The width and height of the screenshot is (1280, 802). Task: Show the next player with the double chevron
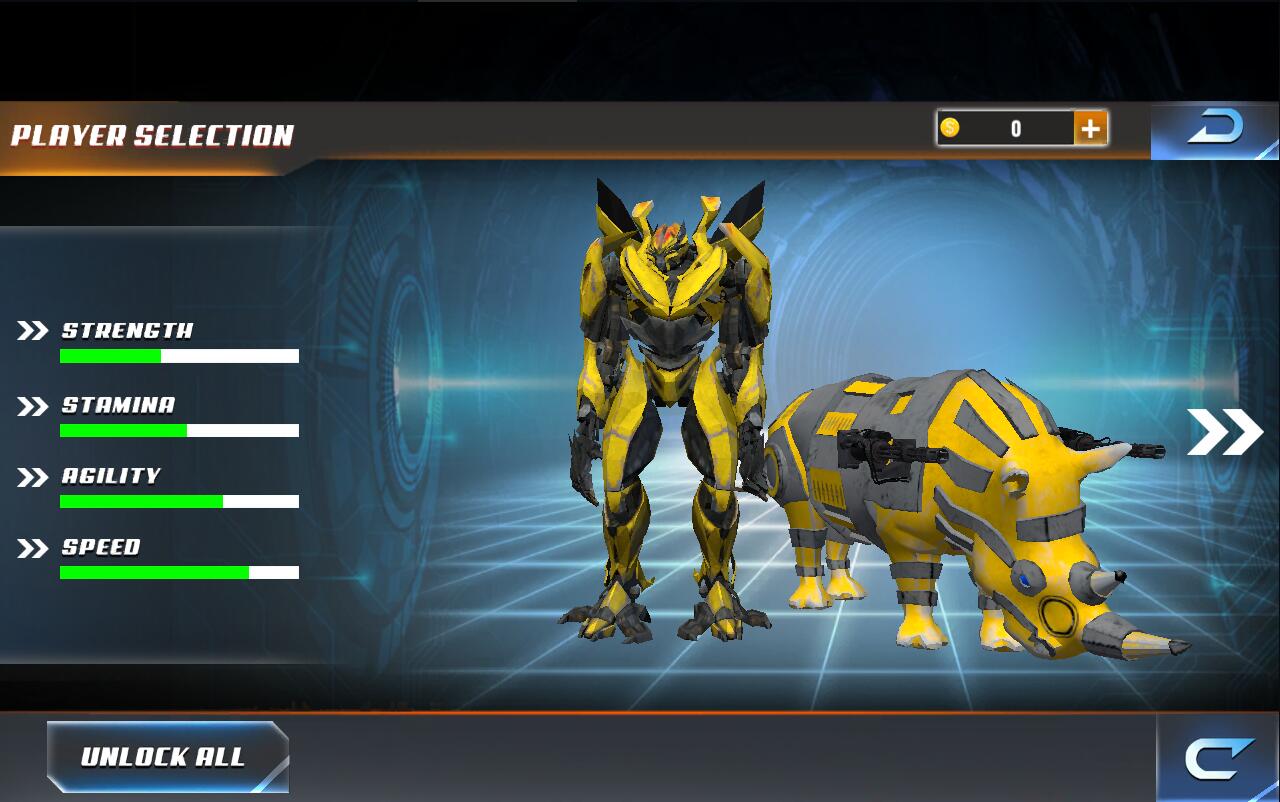click(x=1225, y=432)
